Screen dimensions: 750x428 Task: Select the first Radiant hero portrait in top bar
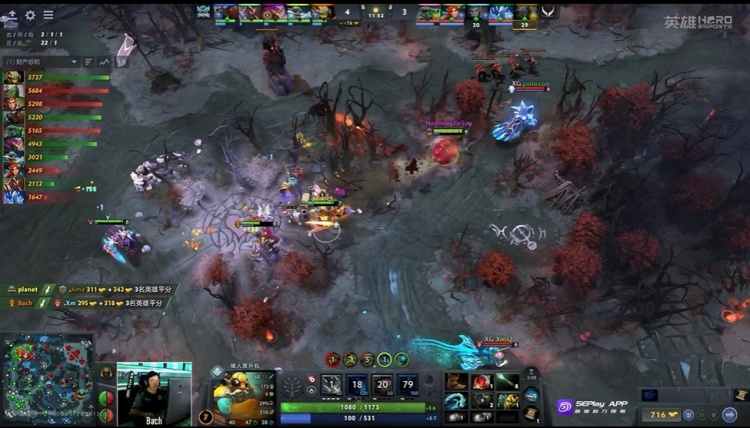pyautogui.click(x=225, y=12)
